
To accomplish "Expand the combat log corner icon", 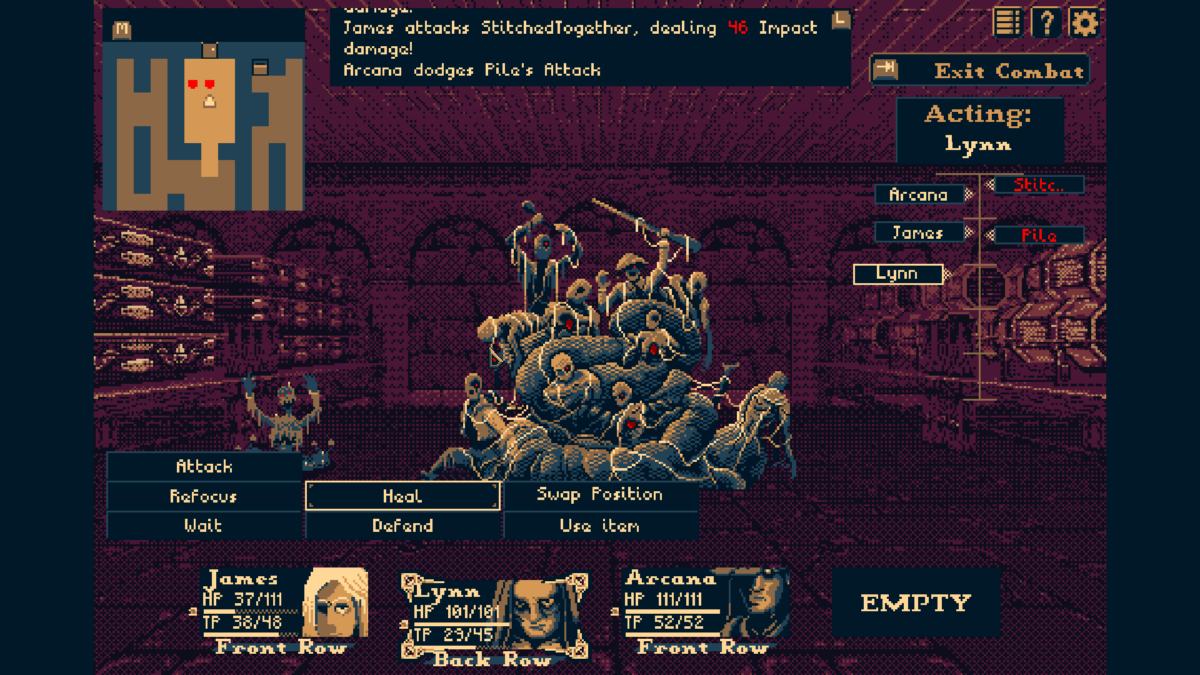I will tap(841, 19).
